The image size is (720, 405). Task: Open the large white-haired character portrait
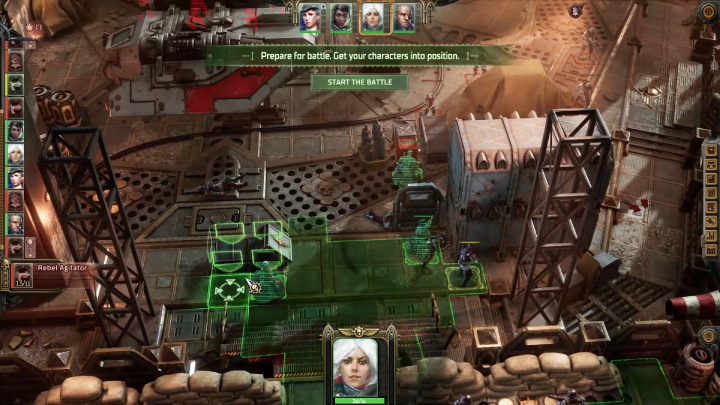(x=359, y=366)
